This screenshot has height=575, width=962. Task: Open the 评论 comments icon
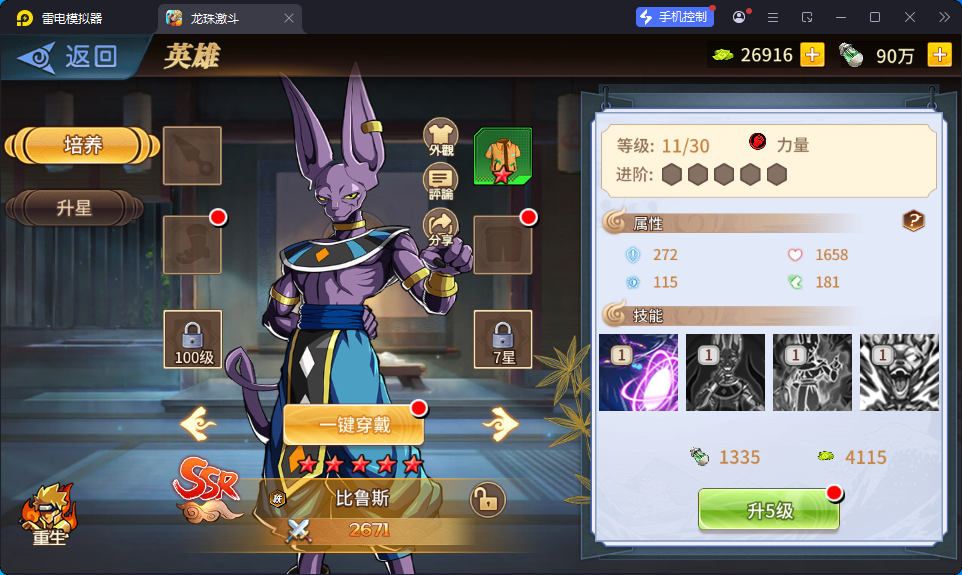tap(441, 180)
